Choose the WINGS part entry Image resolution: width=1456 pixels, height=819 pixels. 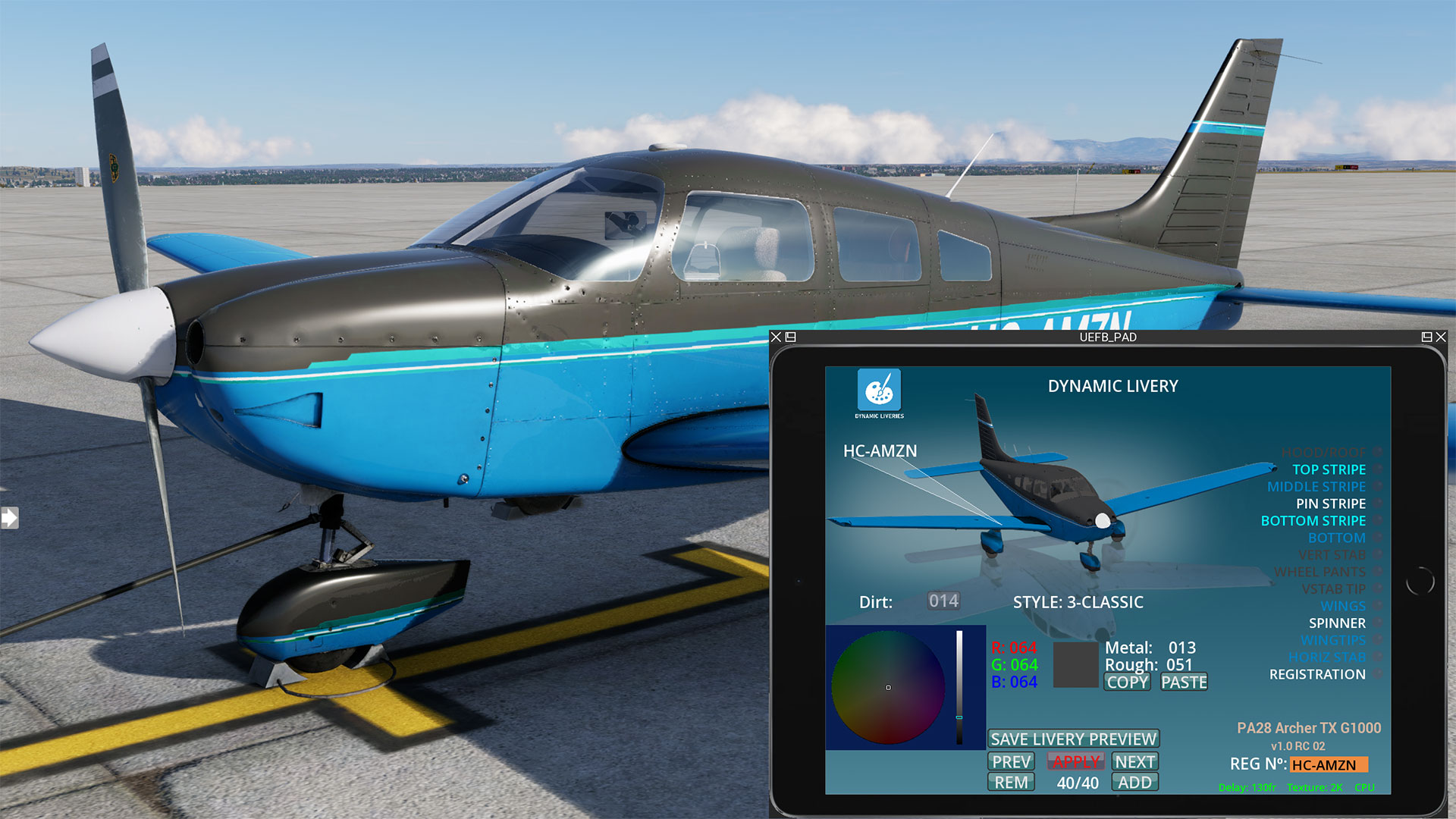1342,606
